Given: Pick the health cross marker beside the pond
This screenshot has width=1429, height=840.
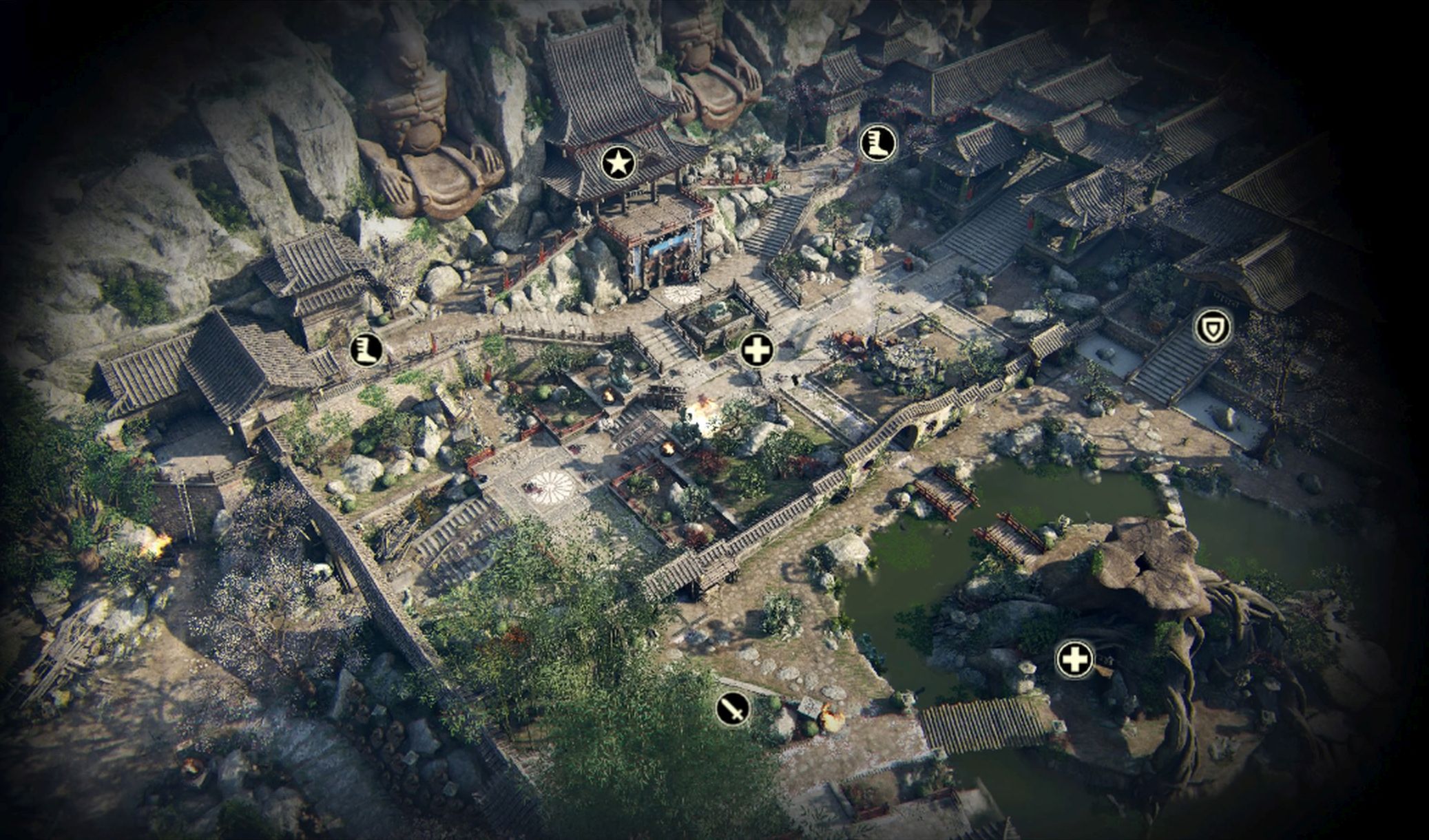Looking at the screenshot, I should tap(1074, 660).
